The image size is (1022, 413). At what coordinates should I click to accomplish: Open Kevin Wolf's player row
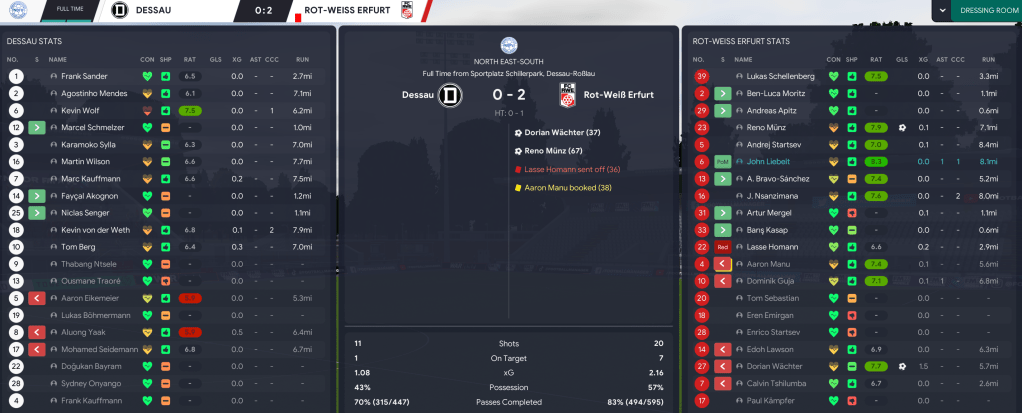coord(81,110)
